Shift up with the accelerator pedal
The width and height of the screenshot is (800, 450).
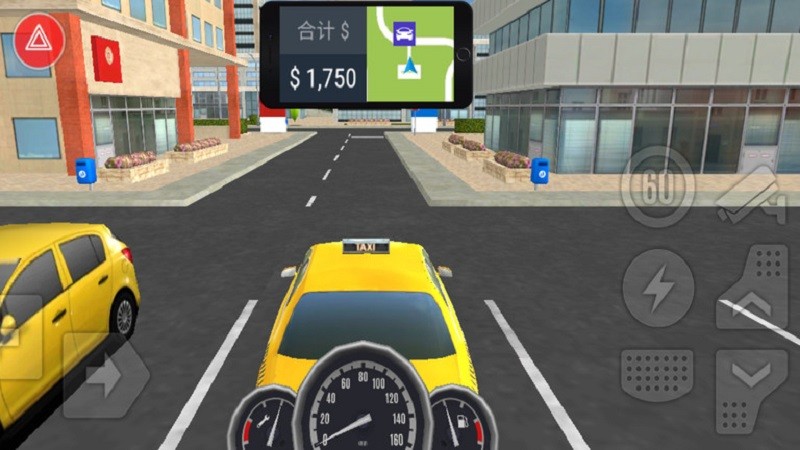[x=753, y=288]
